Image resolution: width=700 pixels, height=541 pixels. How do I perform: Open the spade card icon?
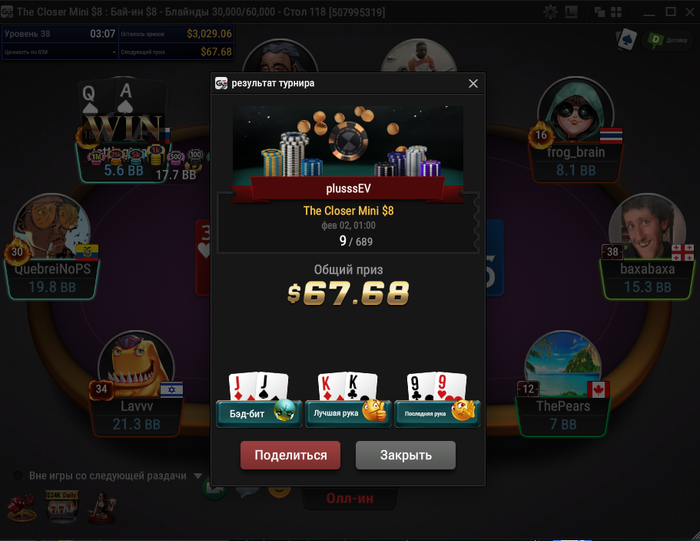627,40
